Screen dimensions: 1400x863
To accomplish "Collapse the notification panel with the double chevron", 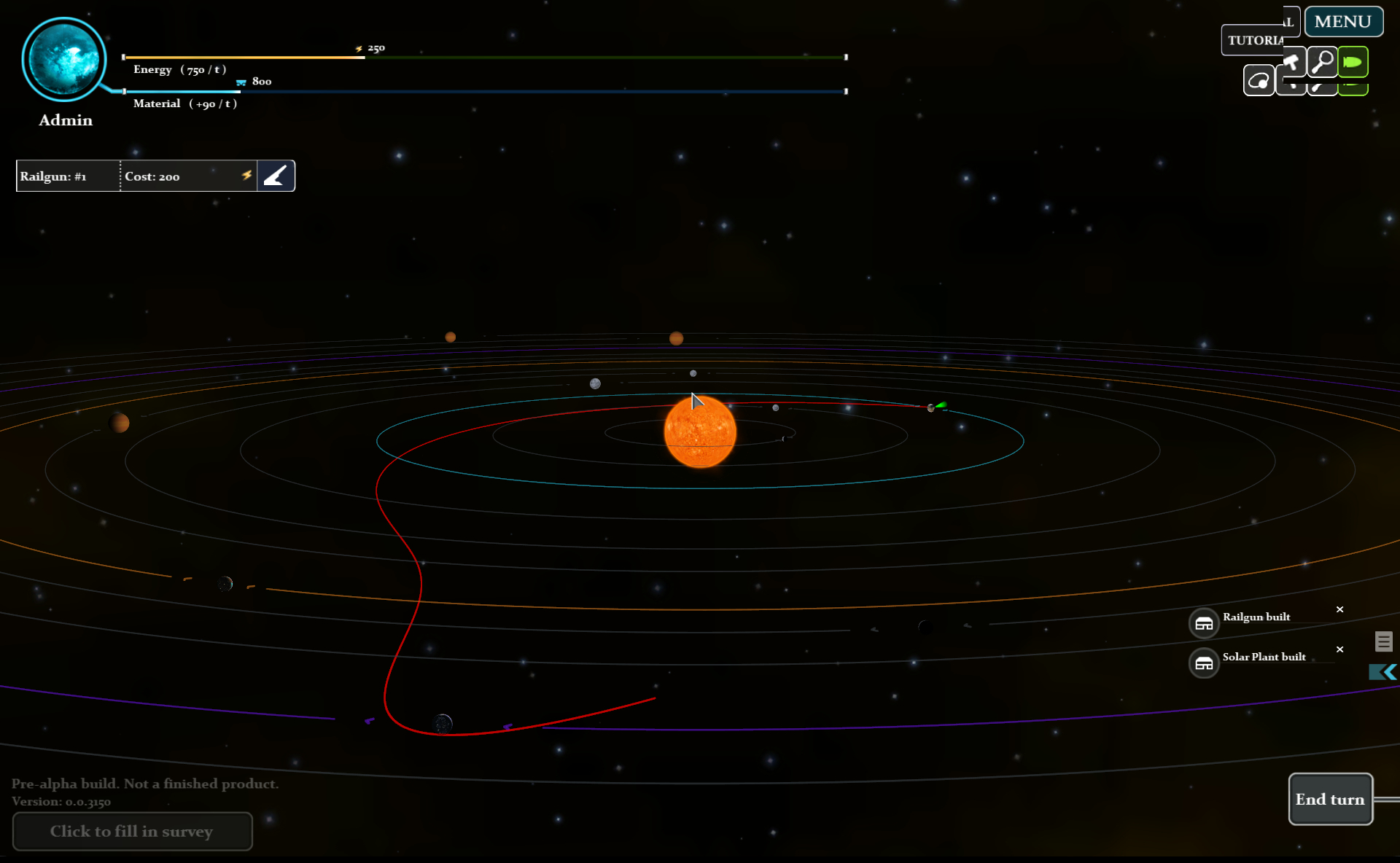I will pos(1382,672).
